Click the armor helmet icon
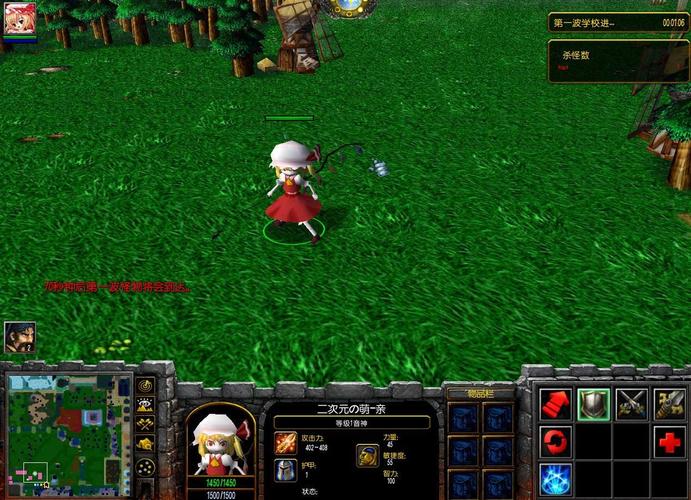Screen dimensions: 691x500 pos(286,470)
